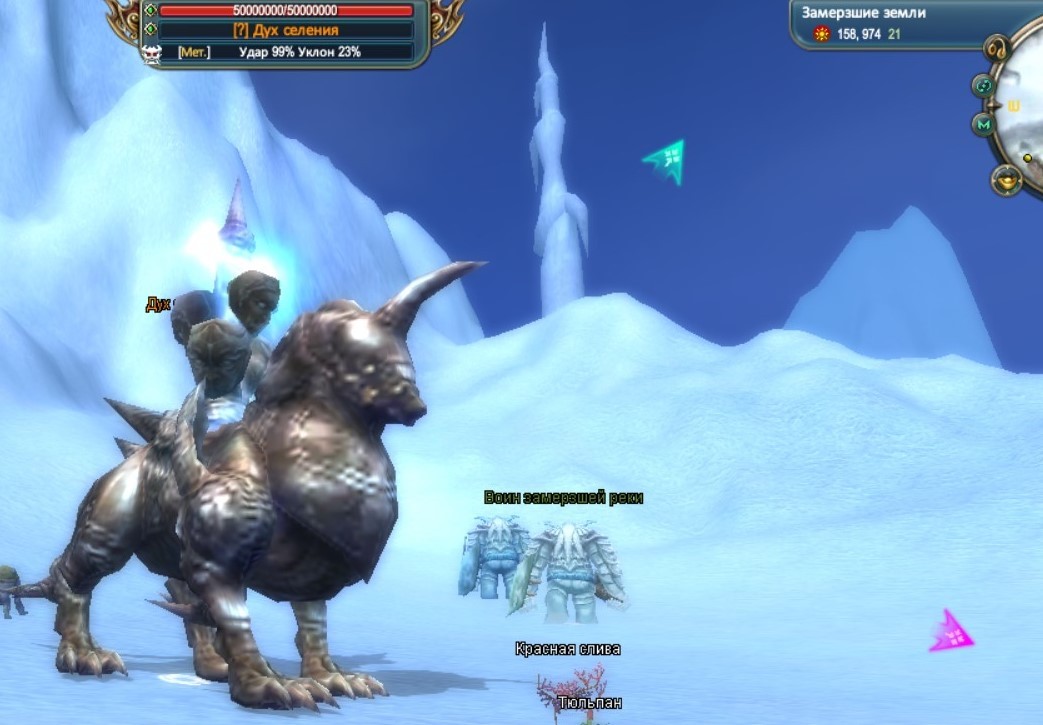Click the red sun icon beside the coordinates
The height and width of the screenshot is (725, 1043).
(x=823, y=34)
